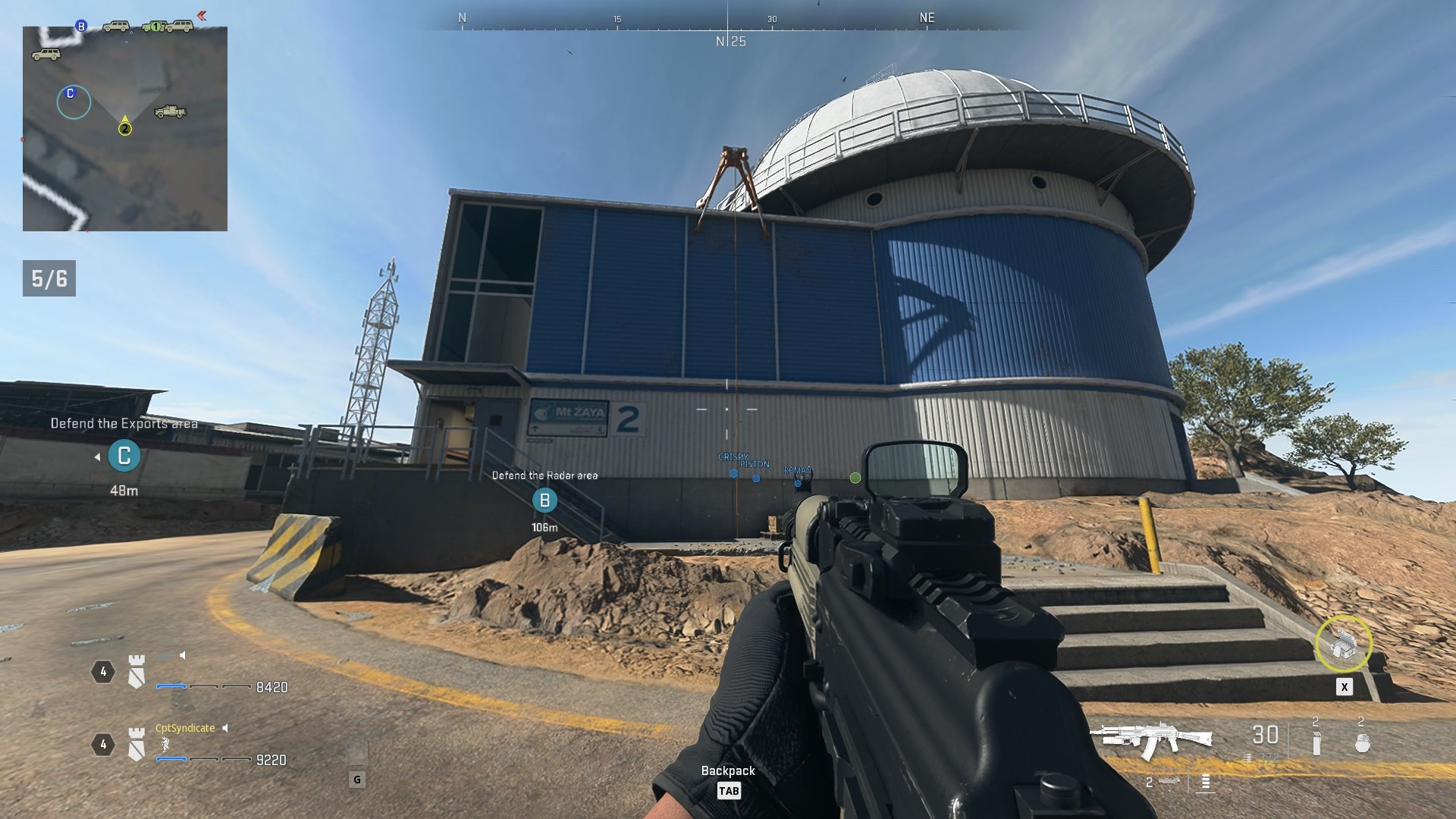Viewport: 1456px width, 819px height.
Task: Click the yellow marker 2 on the minimap
Action: pos(124,129)
